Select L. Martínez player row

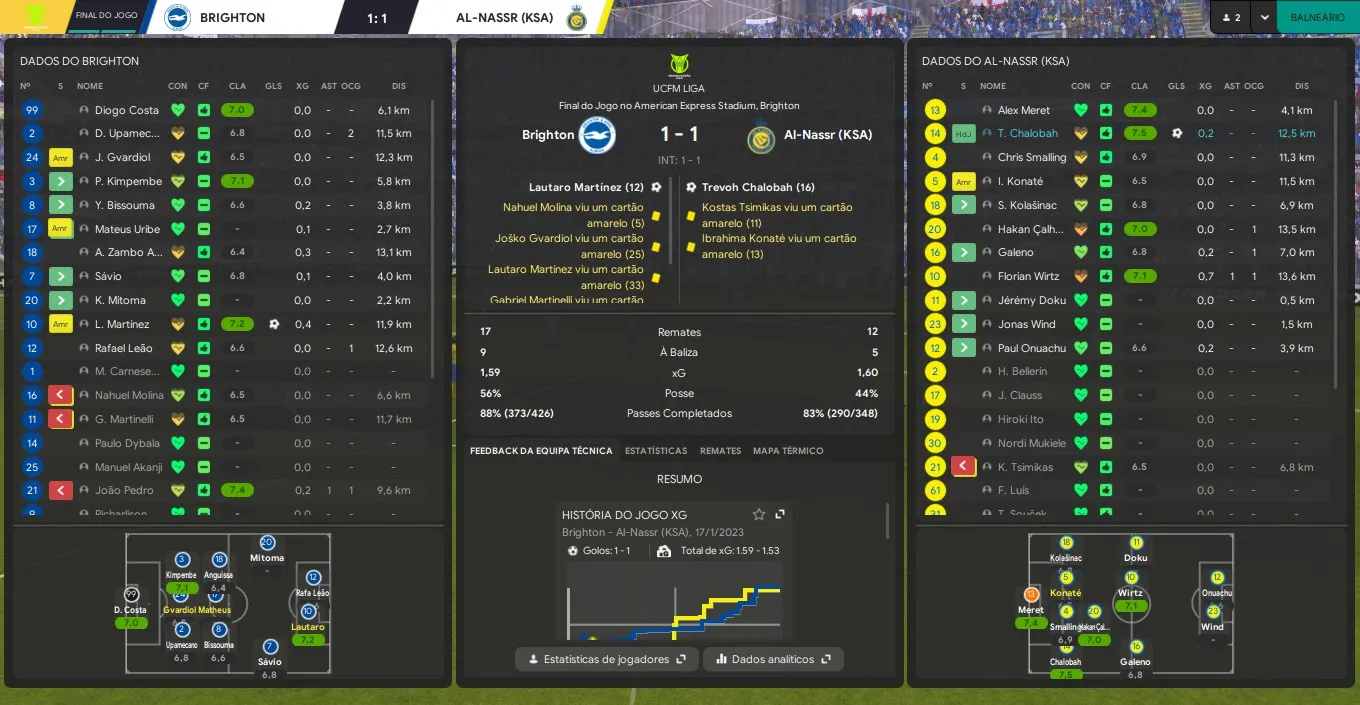point(122,324)
